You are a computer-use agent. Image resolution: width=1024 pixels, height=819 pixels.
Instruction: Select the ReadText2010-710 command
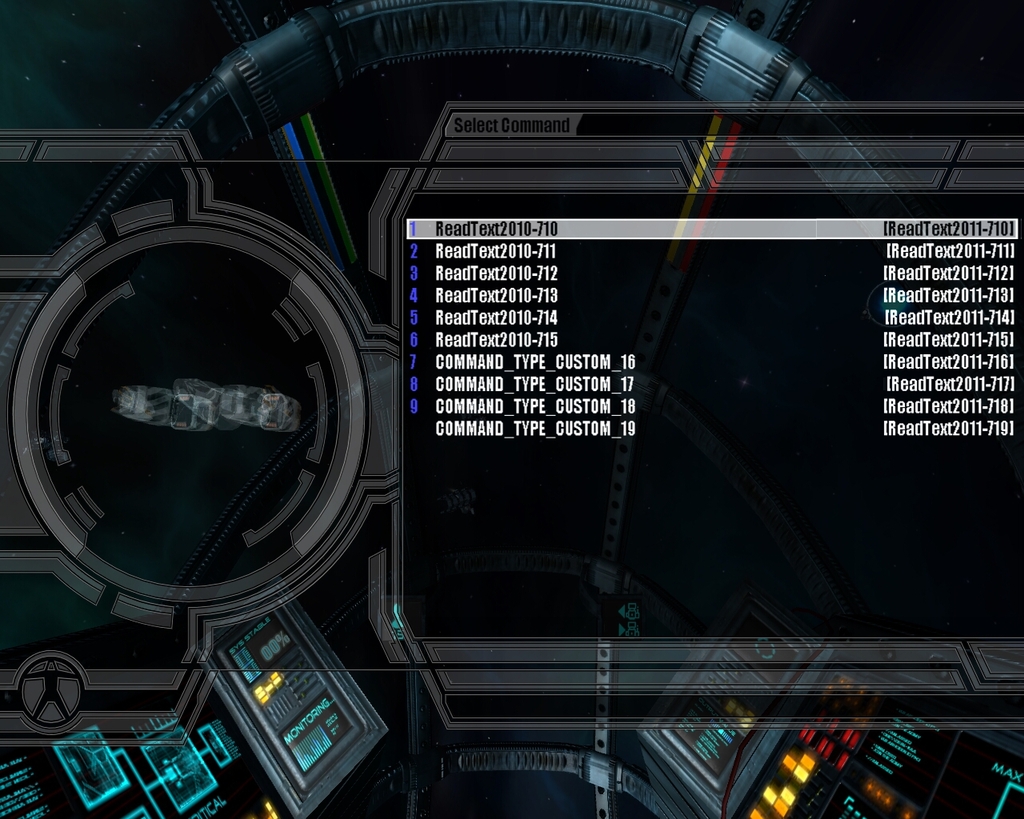pos(496,229)
